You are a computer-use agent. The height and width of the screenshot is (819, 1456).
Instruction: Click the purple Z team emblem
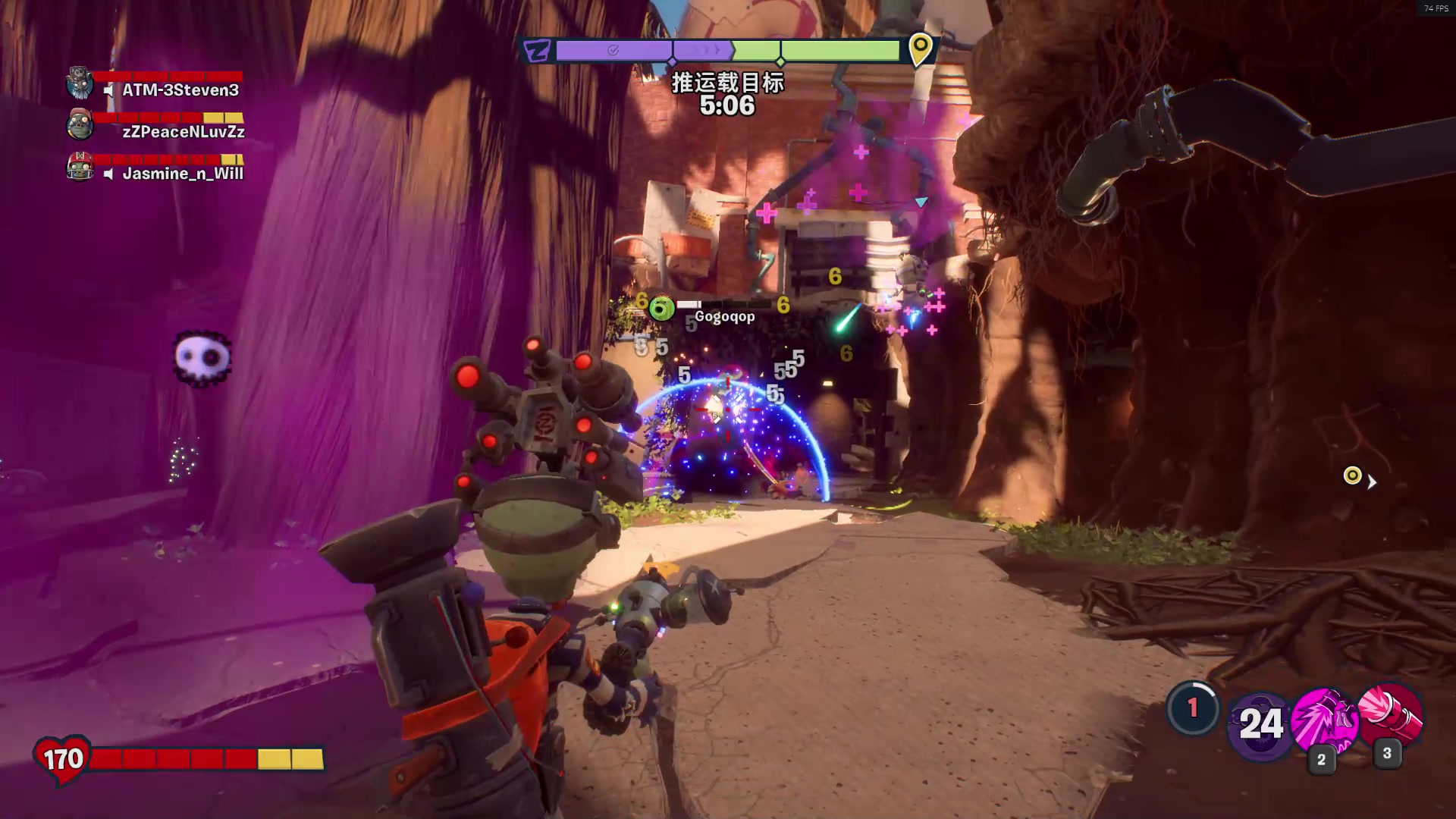[538, 51]
